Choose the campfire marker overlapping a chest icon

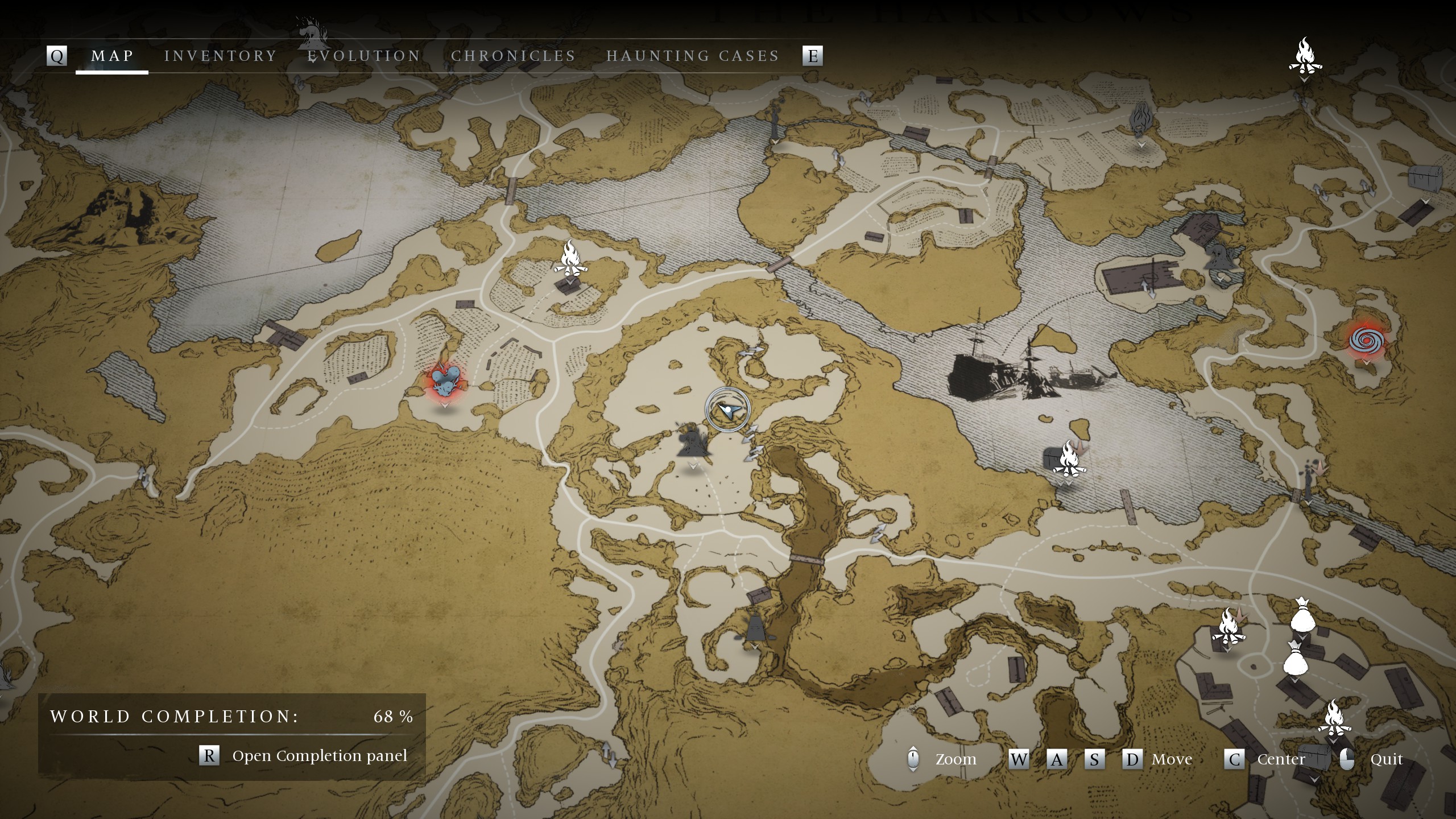tap(1068, 459)
